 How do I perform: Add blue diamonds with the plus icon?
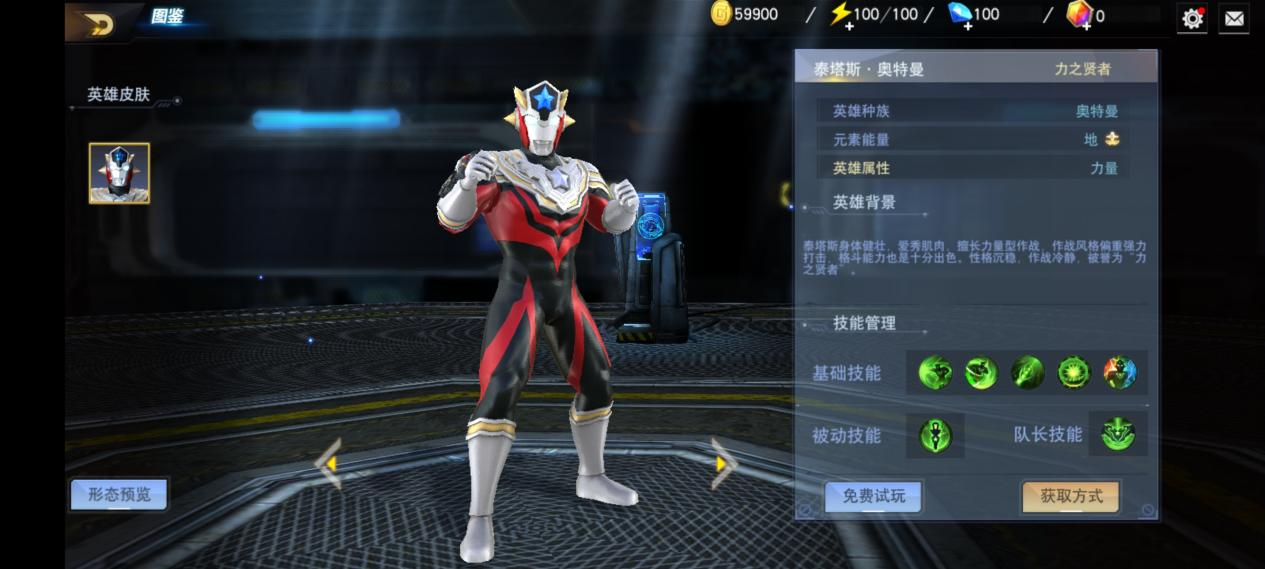968,26
